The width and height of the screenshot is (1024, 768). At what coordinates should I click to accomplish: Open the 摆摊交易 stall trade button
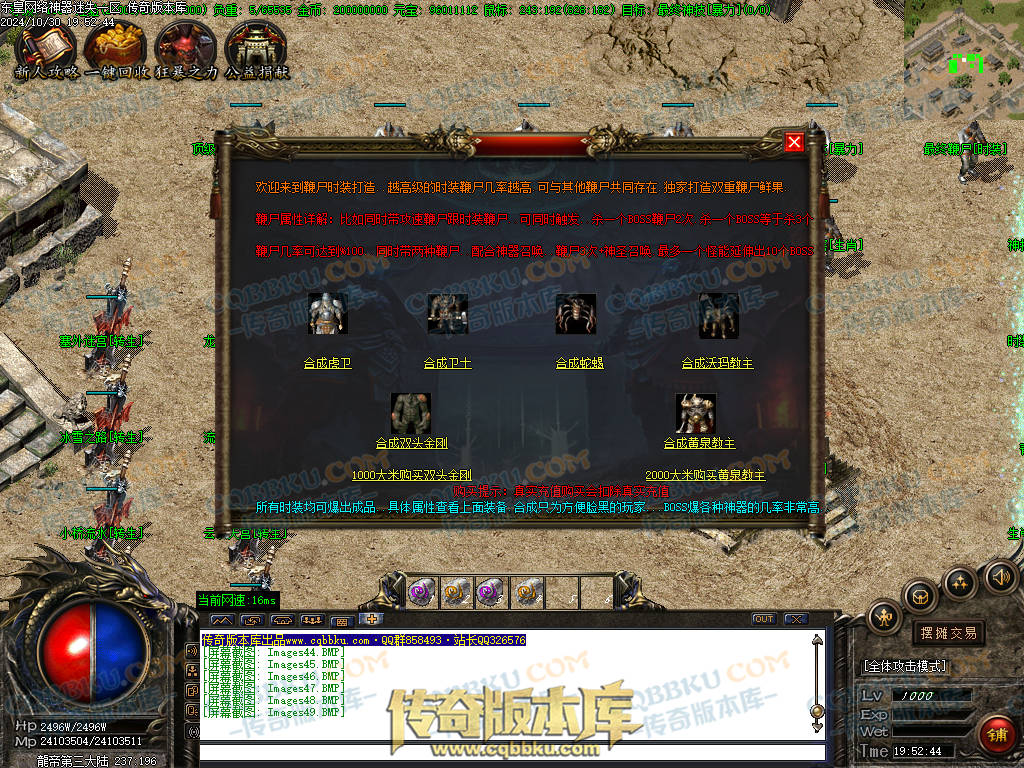(x=948, y=633)
